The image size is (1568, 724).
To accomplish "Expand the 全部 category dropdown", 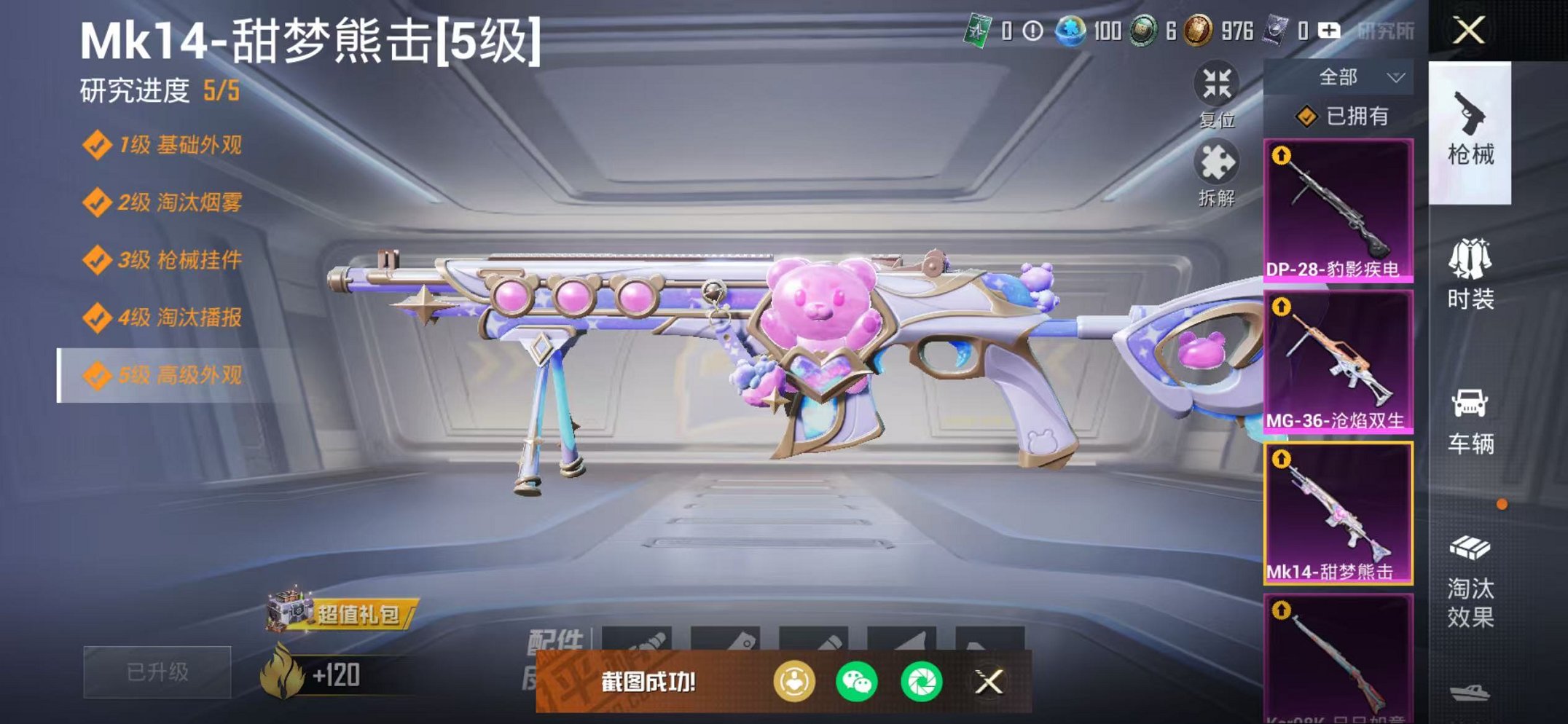I will [x=1357, y=76].
